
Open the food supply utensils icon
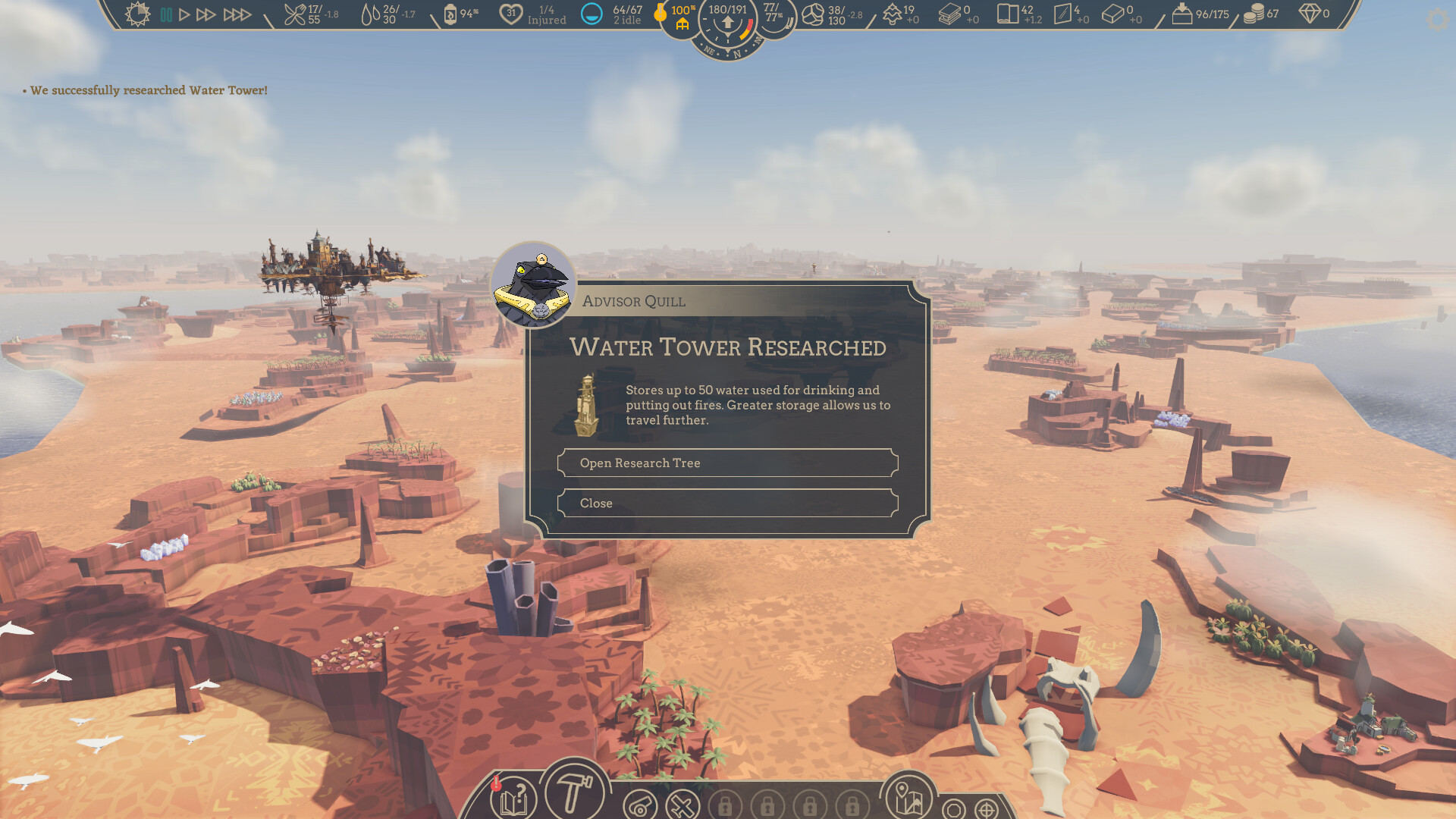point(295,13)
